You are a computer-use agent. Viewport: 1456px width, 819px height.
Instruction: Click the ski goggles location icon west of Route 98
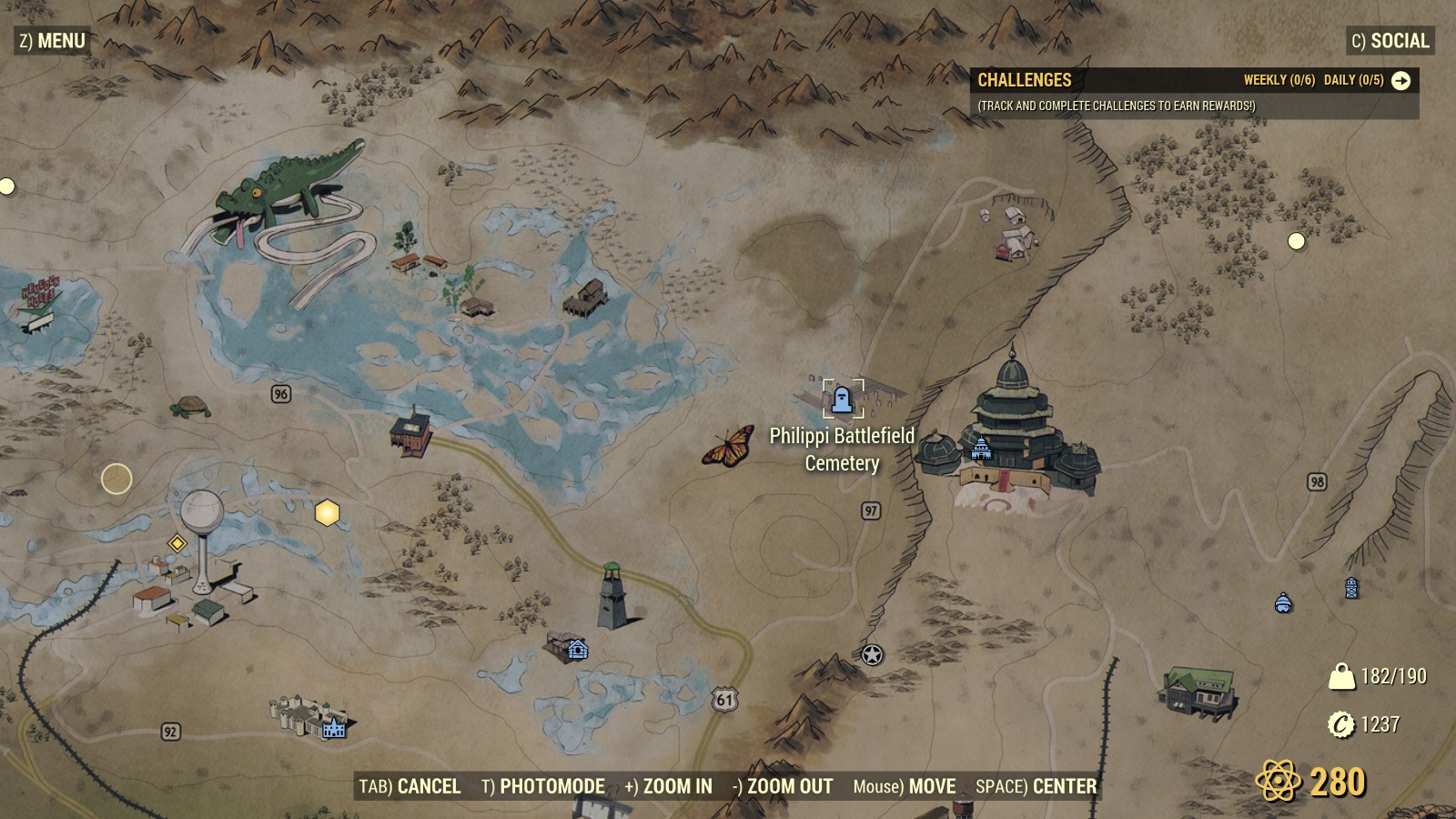(x=1281, y=604)
